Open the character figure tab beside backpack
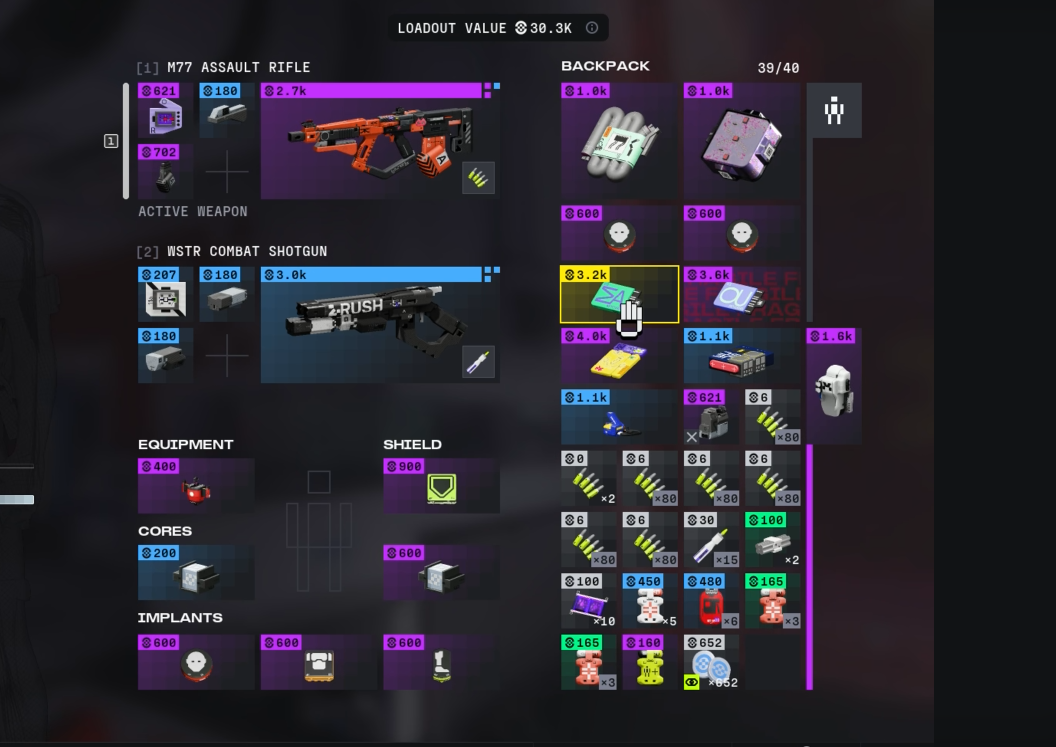This screenshot has width=1056, height=747. (834, 110)
